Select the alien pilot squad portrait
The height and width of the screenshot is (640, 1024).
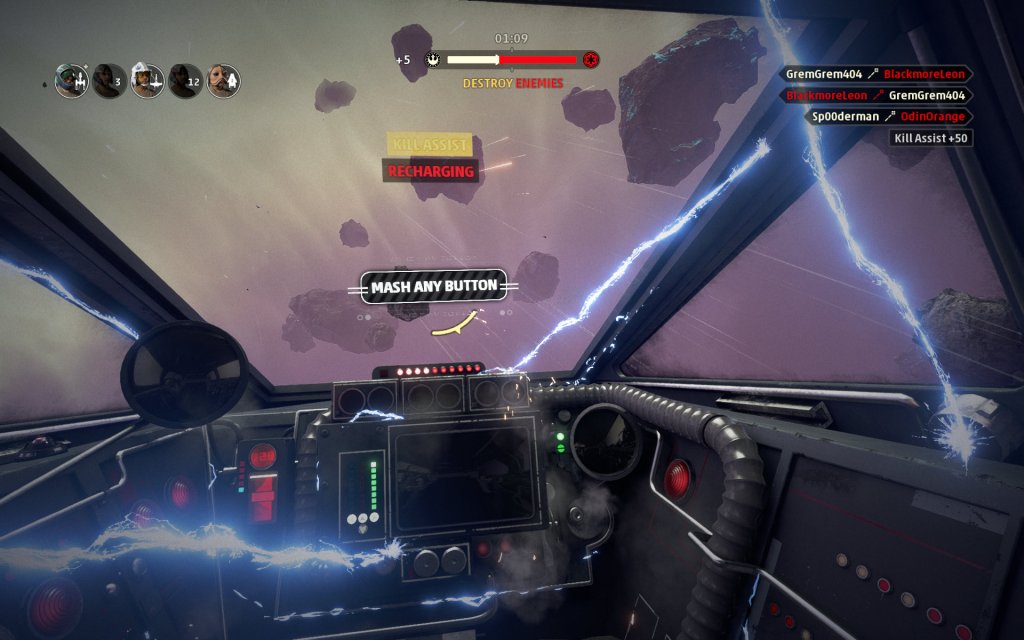(x=223, y=81)
